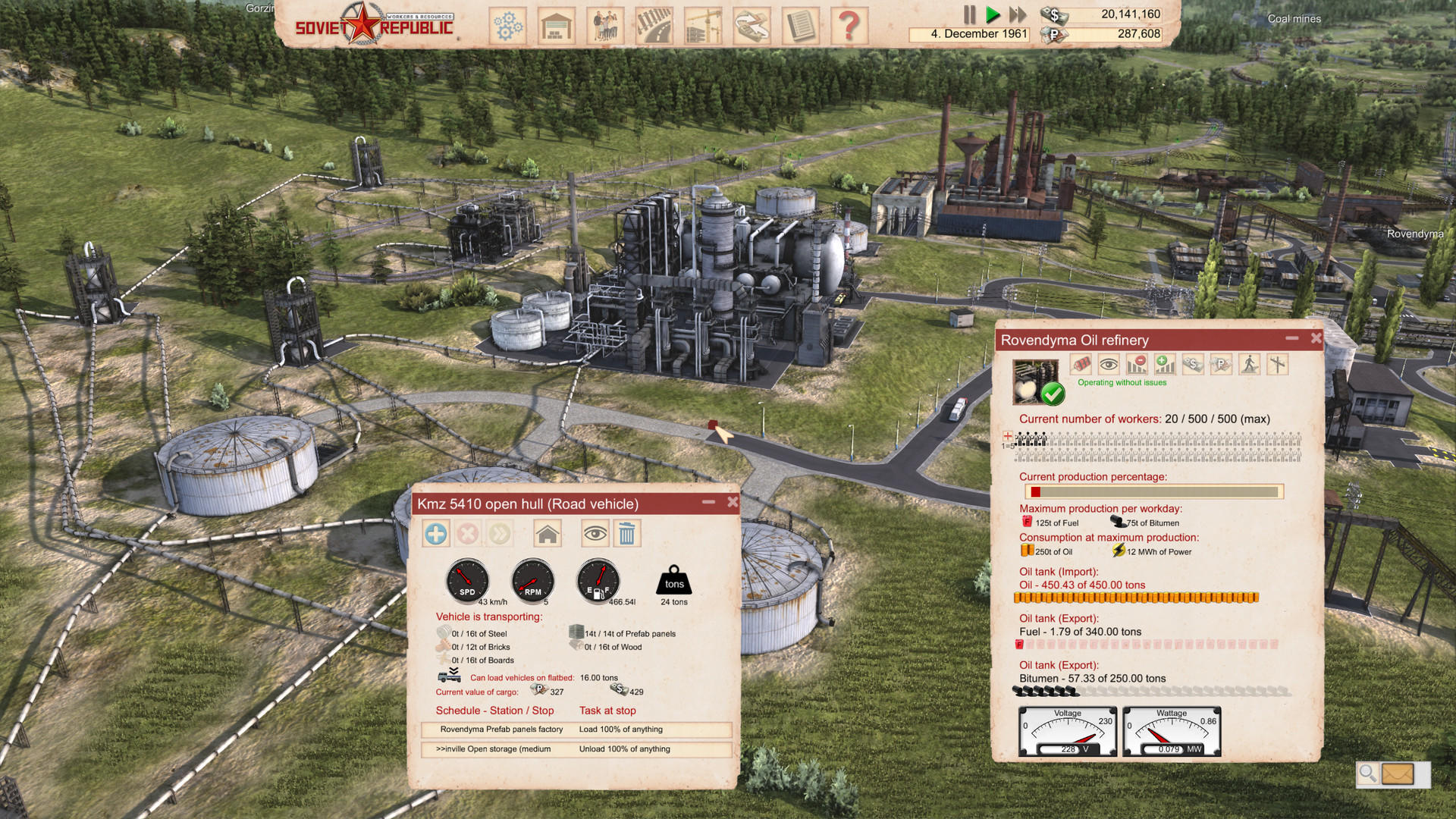The height and width of the screenshot is (819, 1456).
Task: Decrease refinery production with the minus chart icon
Action: 1136,365
